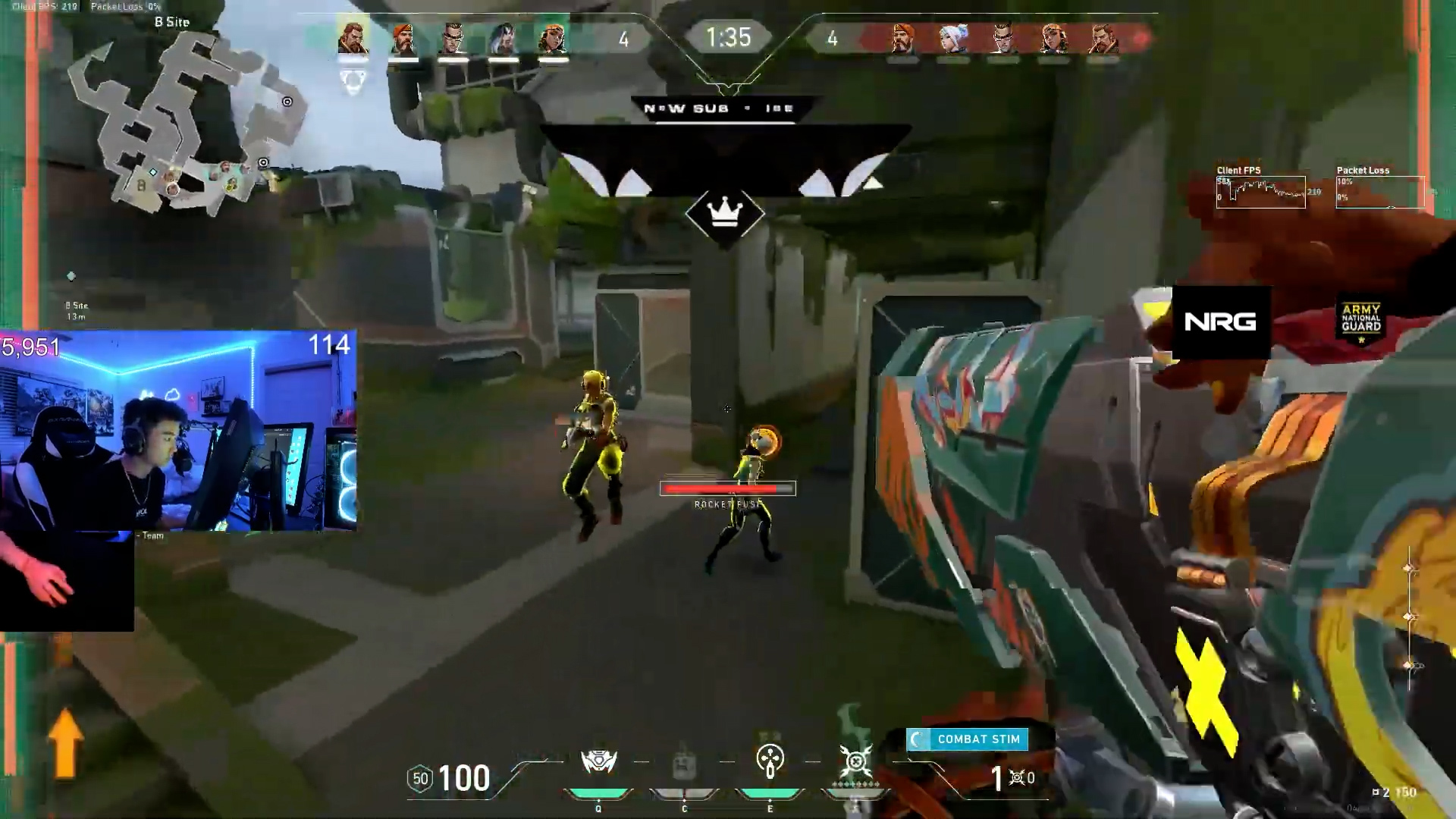Image resolution: width=1456 pixels, height=819 pixels.
Task: Select the Boom Bot ability icon
Action: click(684, 762)
